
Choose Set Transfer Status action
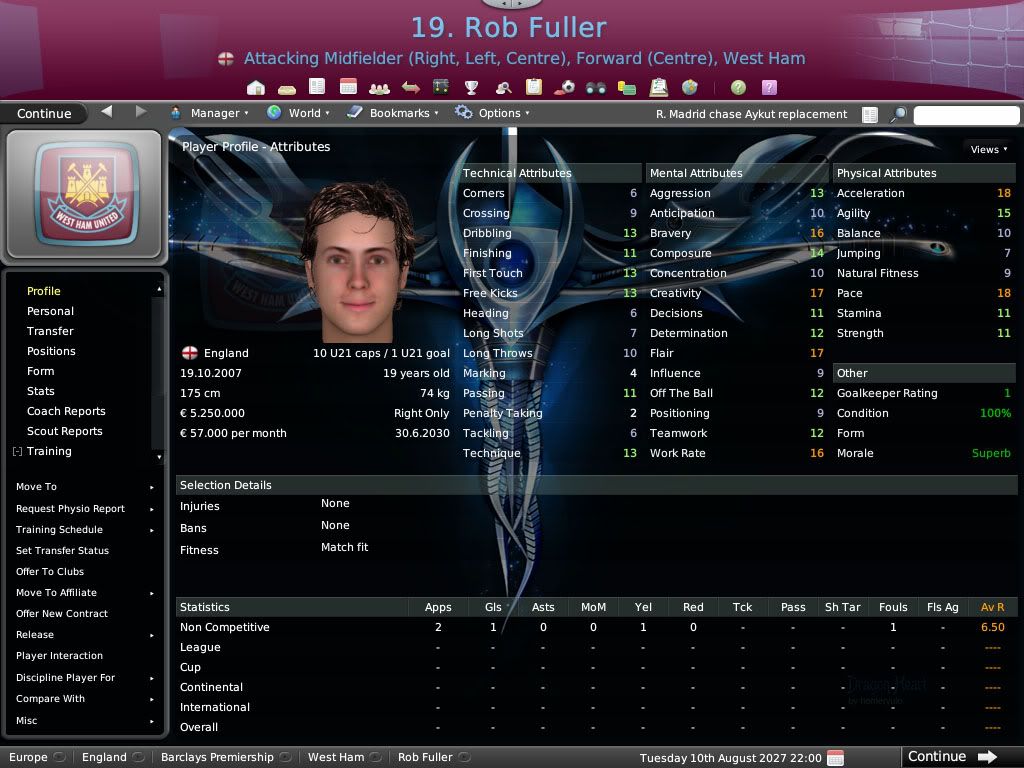click(x=62, y=550)
